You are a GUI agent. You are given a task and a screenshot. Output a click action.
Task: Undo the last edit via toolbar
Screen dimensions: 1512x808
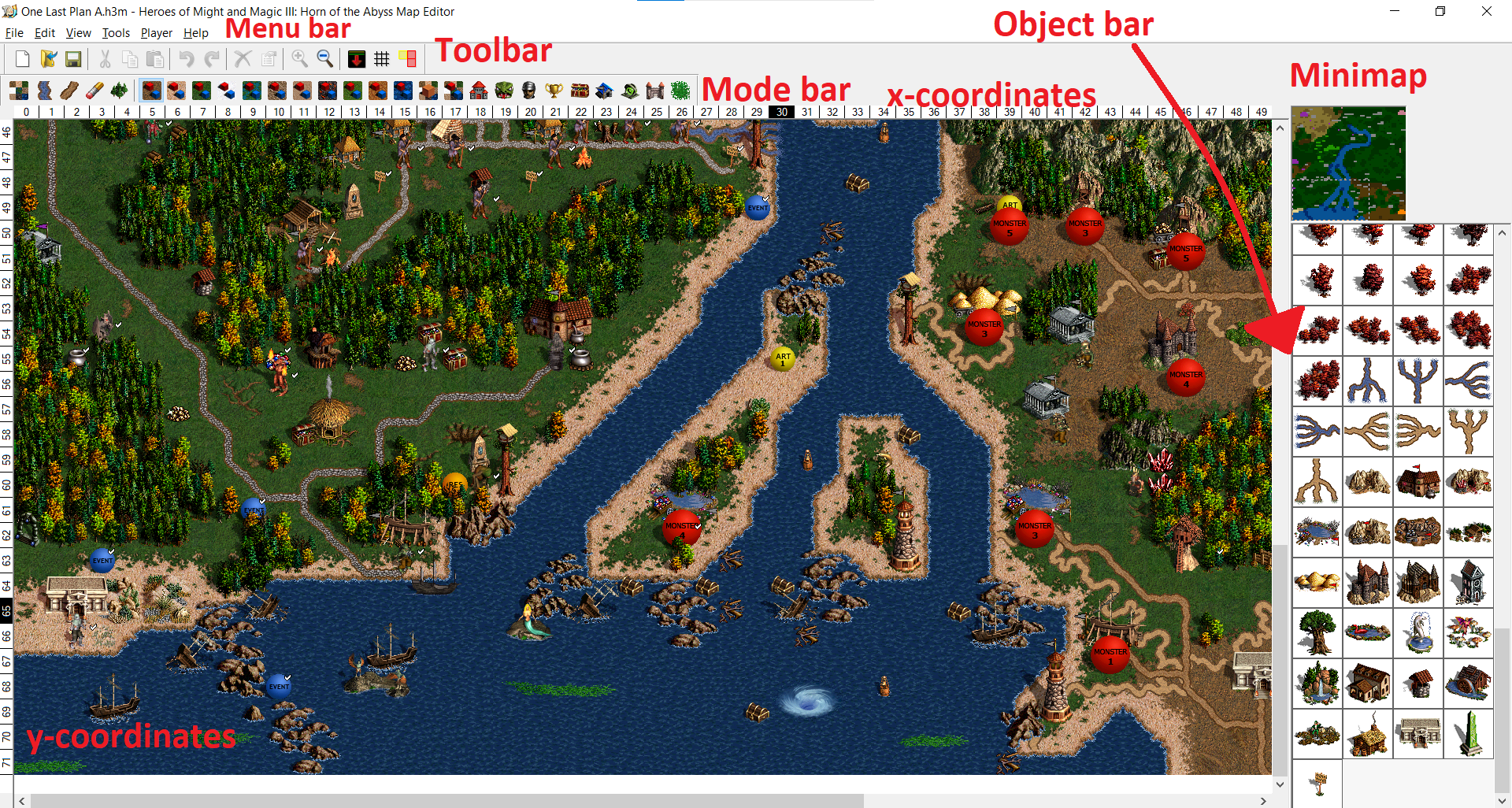(x=186, y=59)
